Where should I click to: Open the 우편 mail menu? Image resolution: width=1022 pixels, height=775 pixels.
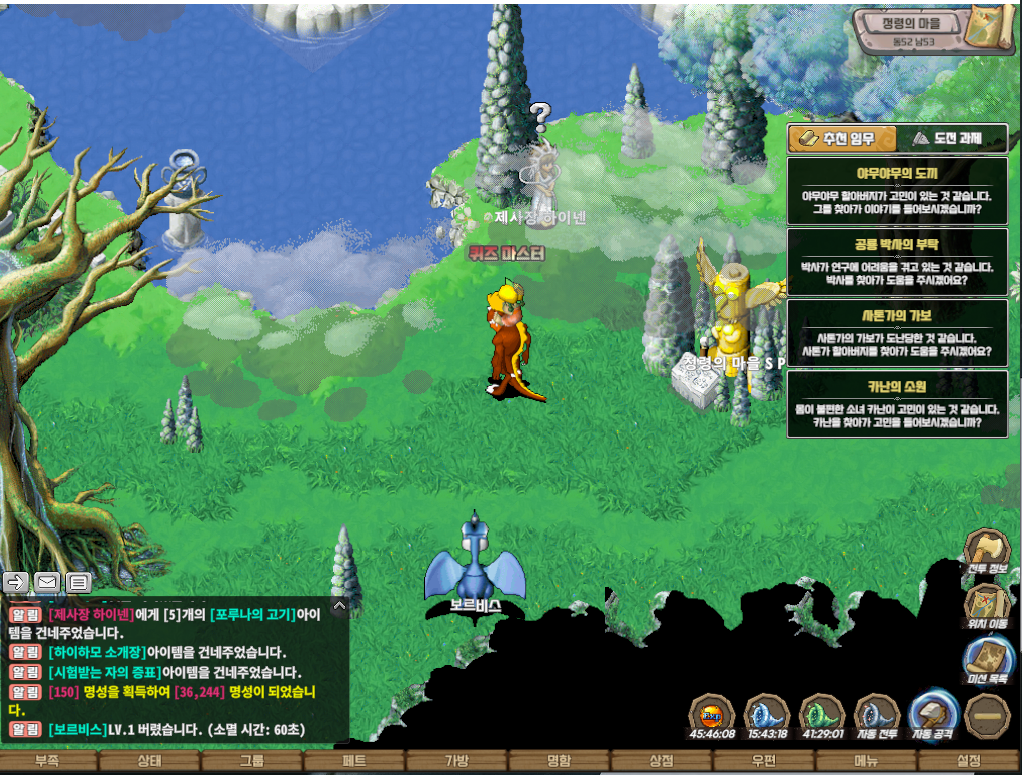click(x=763, y=762)
